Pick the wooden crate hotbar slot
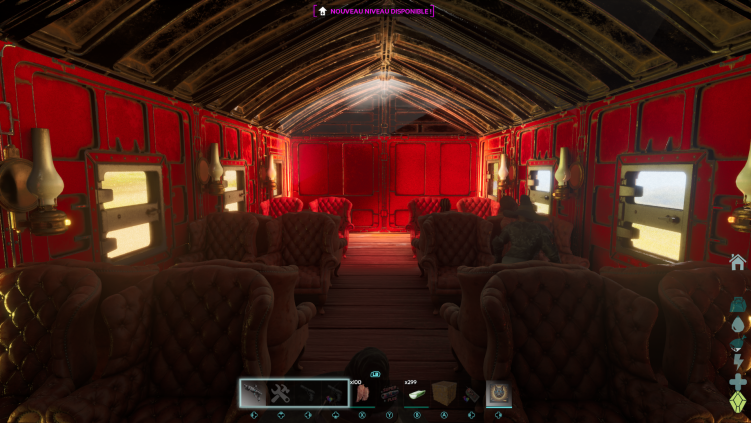Image resolution: width=751 pixels, height=423 pixels. (x=444, y=393)
